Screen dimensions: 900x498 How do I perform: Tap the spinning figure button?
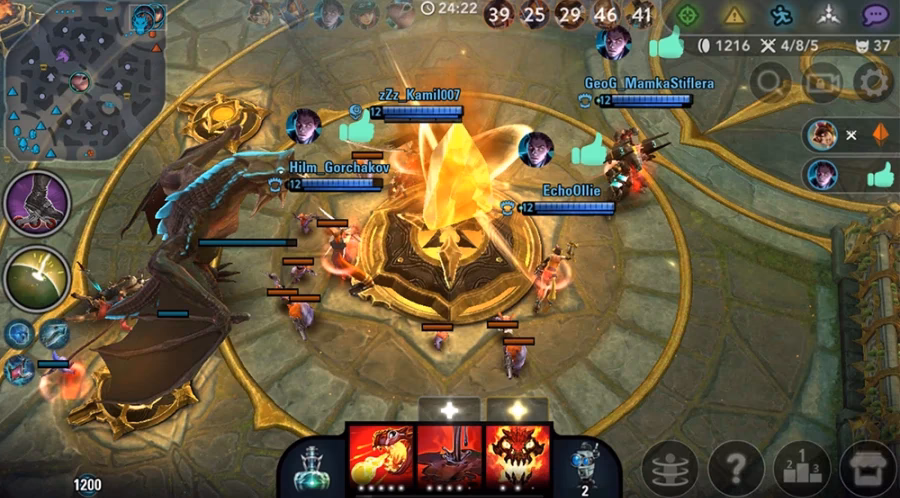(x=669, y=467)
